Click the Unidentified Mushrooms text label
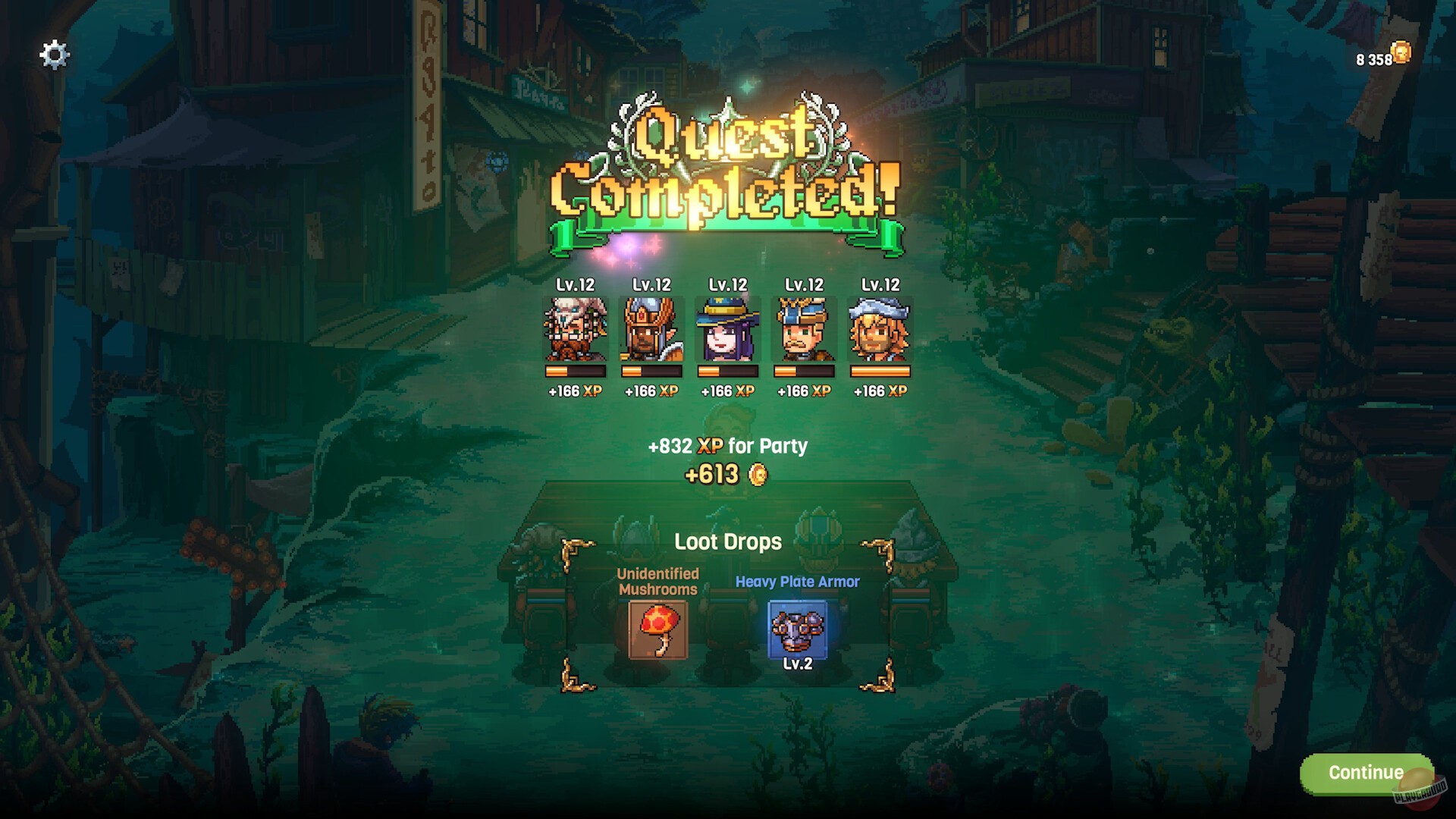The image size is (1456, 819). (x=657, y=582)
